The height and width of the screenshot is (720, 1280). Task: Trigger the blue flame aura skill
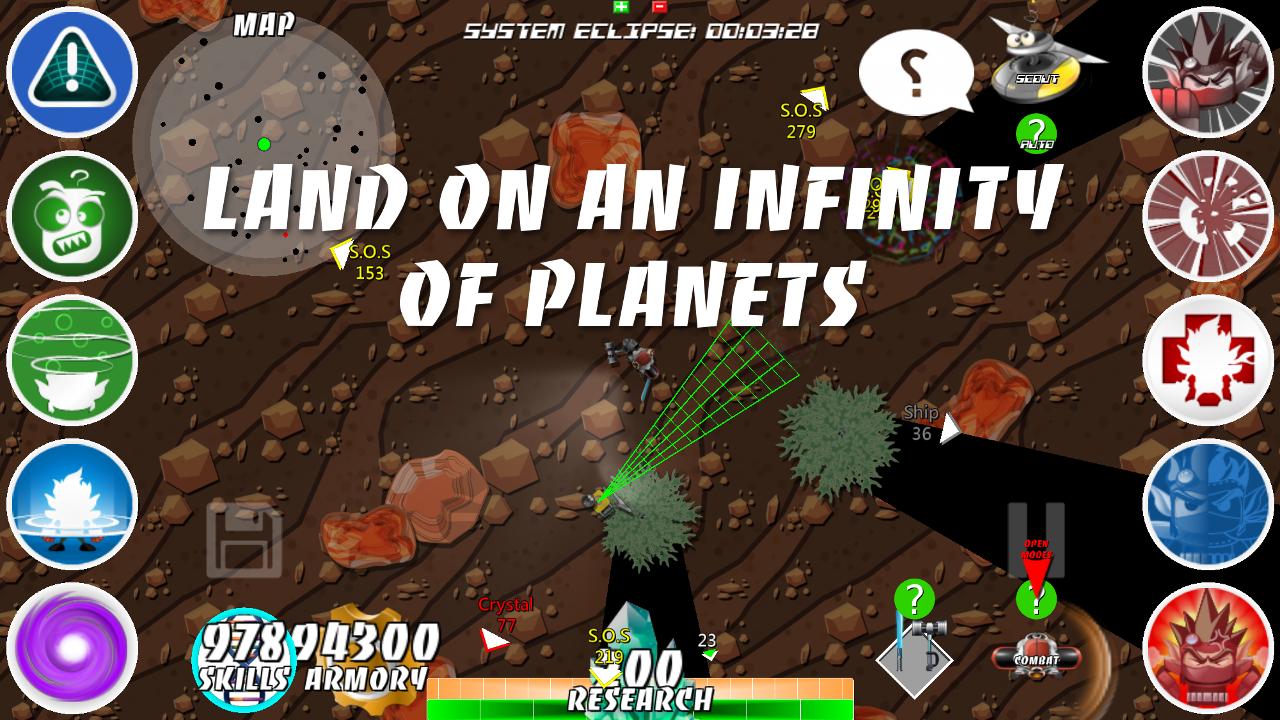70,502
